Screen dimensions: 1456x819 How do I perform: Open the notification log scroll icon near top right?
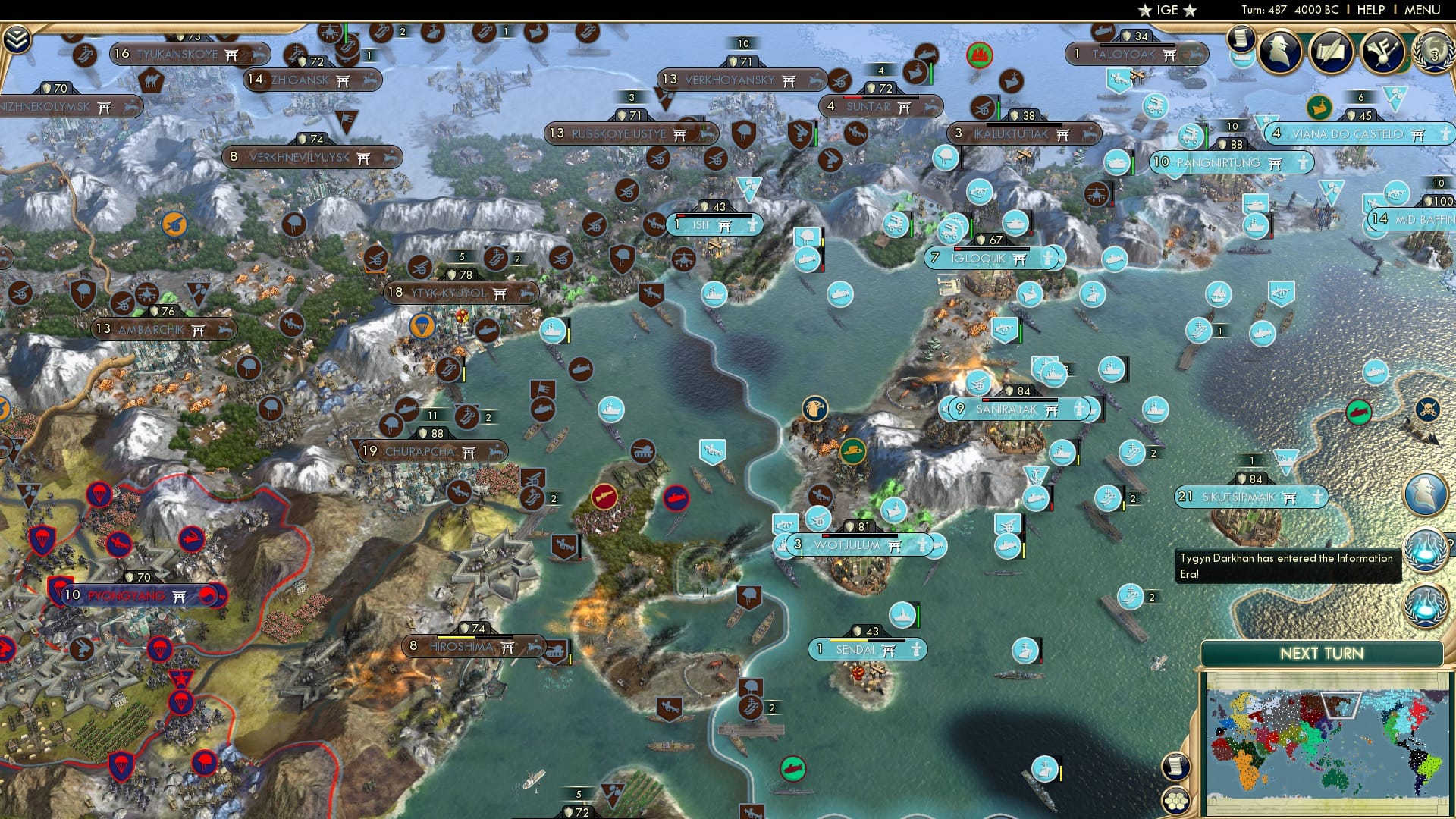(x=1241, y=39)
